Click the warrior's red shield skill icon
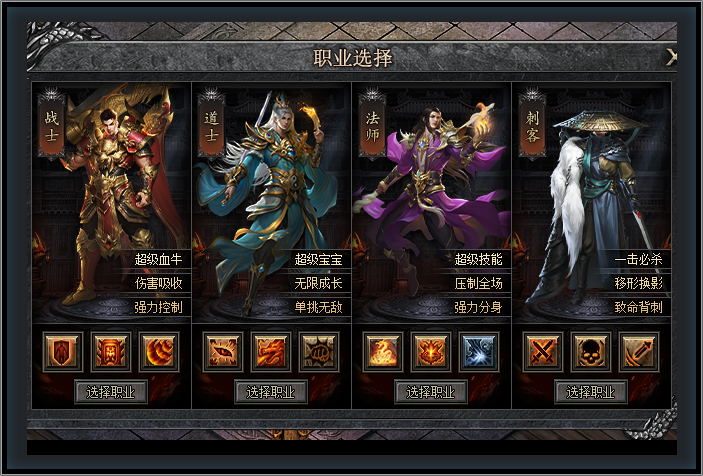This screenshot has height=476, width=703. tap(63, 352)
